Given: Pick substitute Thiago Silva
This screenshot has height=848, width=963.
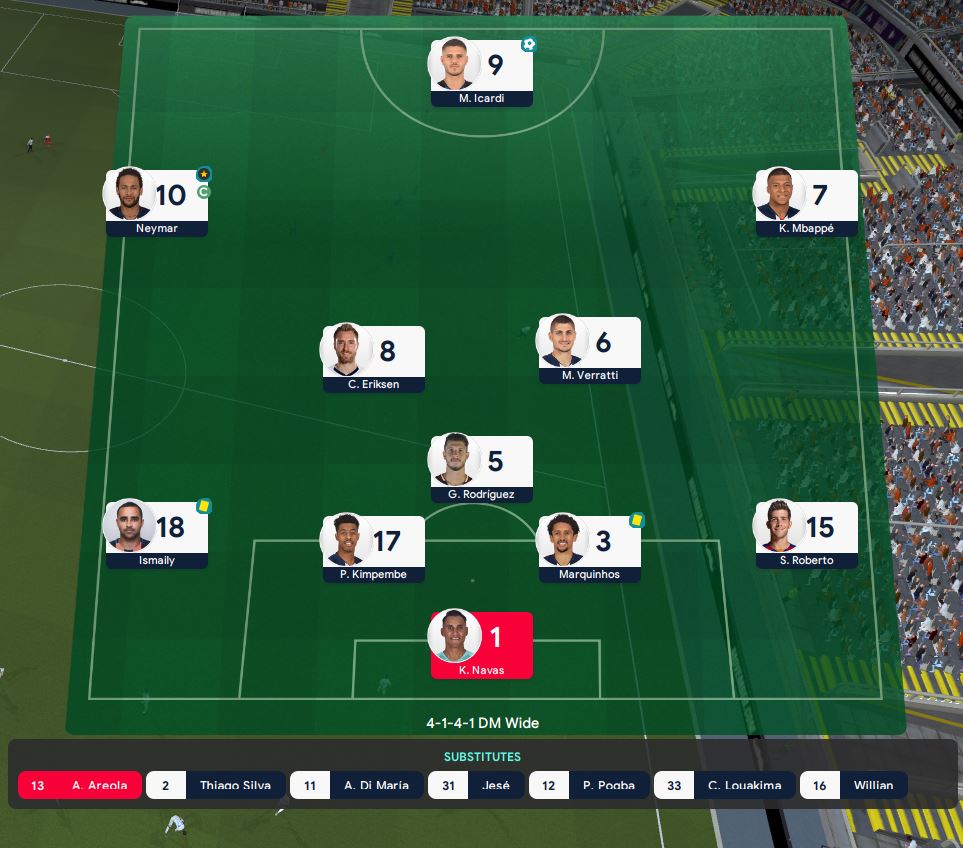Looking at the screenshot, I should tap(216, 785).
